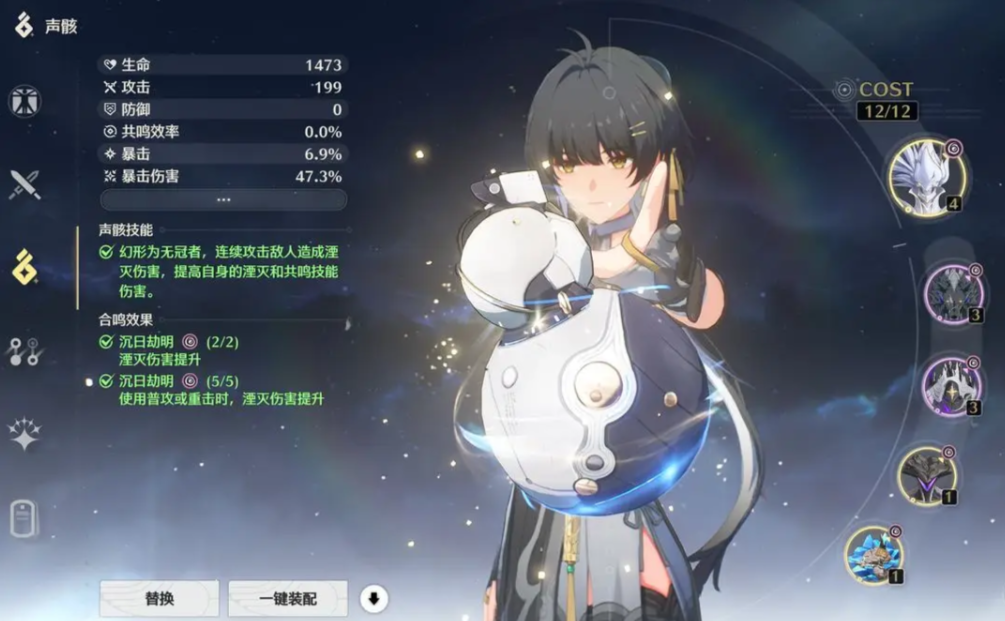This screenshot has width=1005, height=621.
Task: Open the connected-nodes resonance chain tab
Action: 24,351
